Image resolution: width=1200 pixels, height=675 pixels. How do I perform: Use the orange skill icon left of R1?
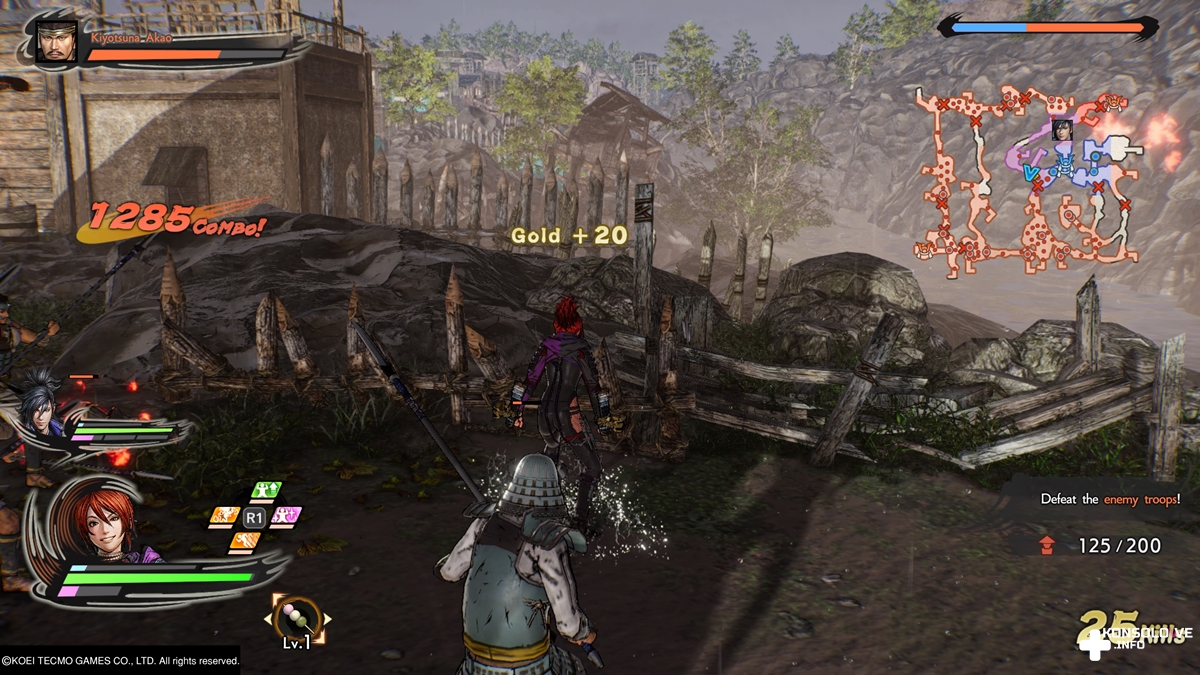(224, 517)
